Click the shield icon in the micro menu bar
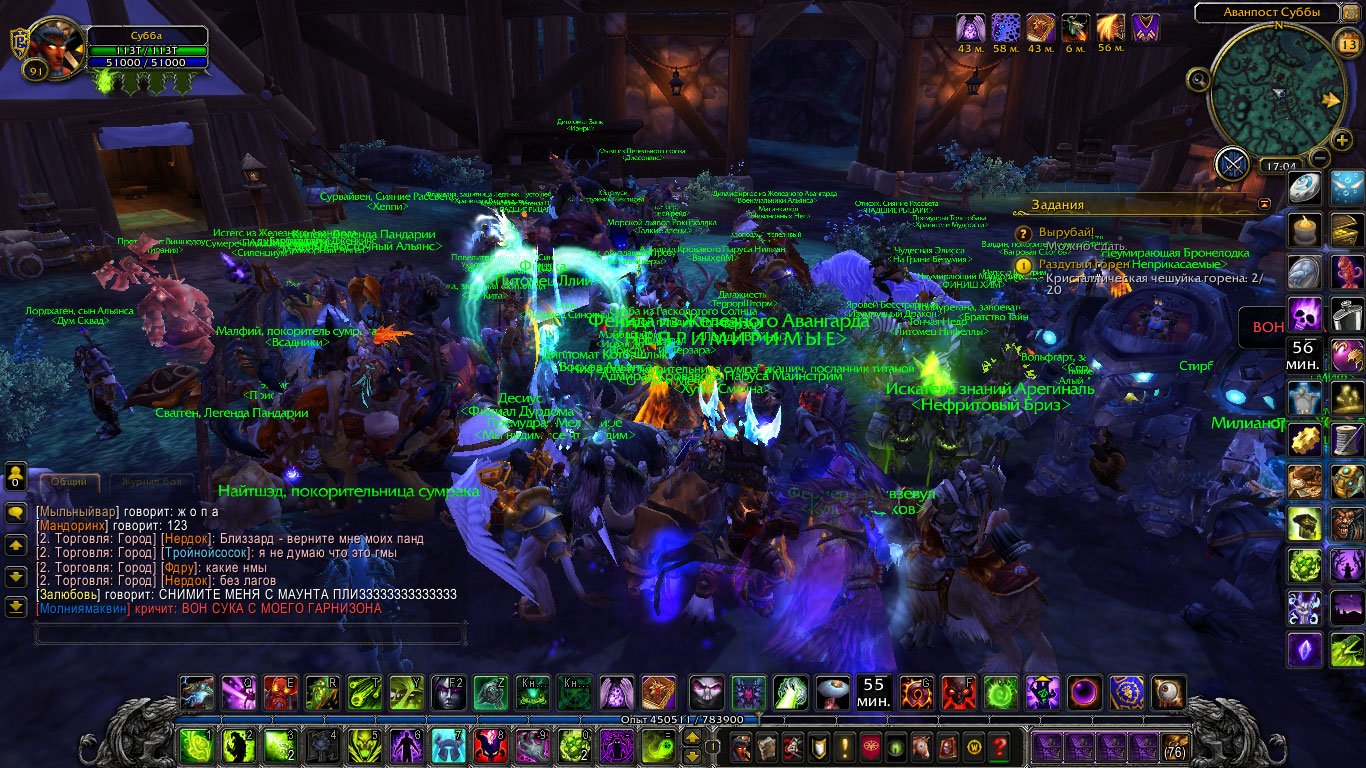Image resolution: width=1366 pixels, height=768 pixels. [x=817, y=746]
